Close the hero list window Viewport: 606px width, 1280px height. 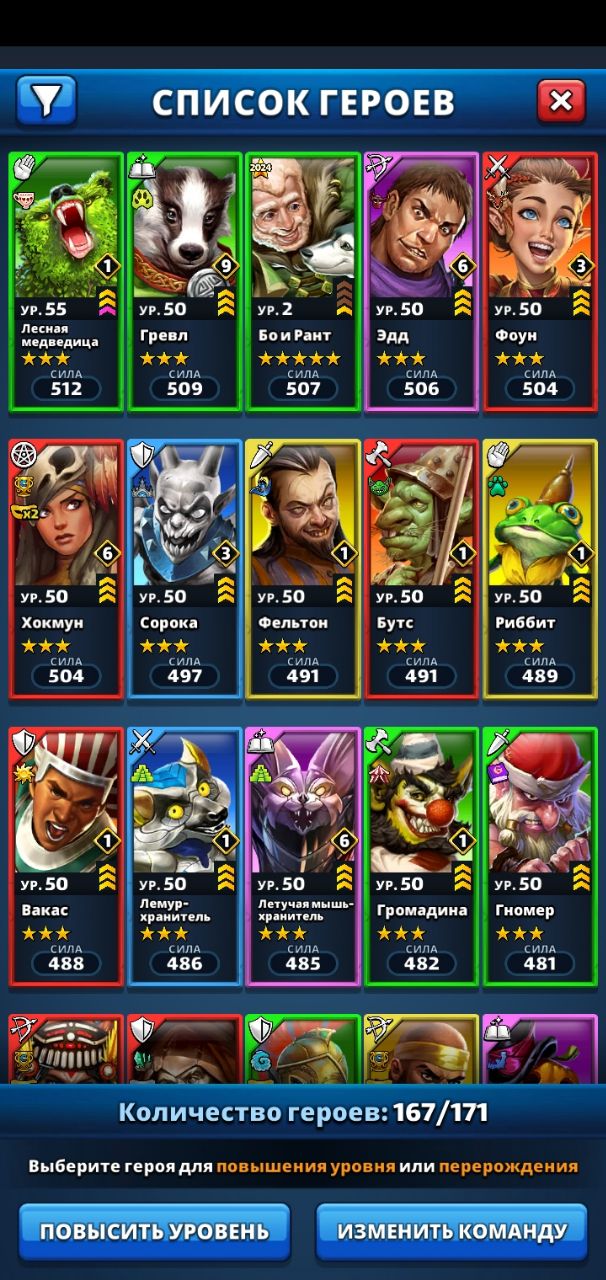coord(561,100)
